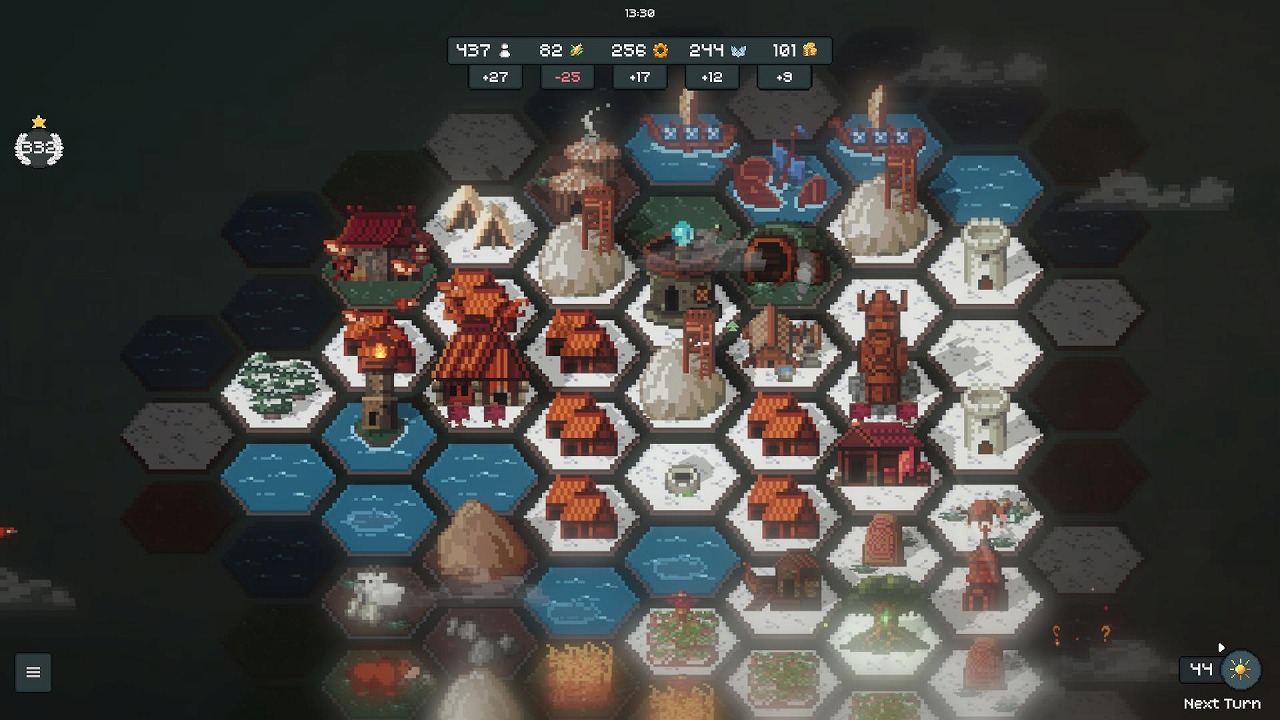Select the snowy pine forest tile
Image resolution: width=1280 pixels, height=720 pixels.
point(277,388)
